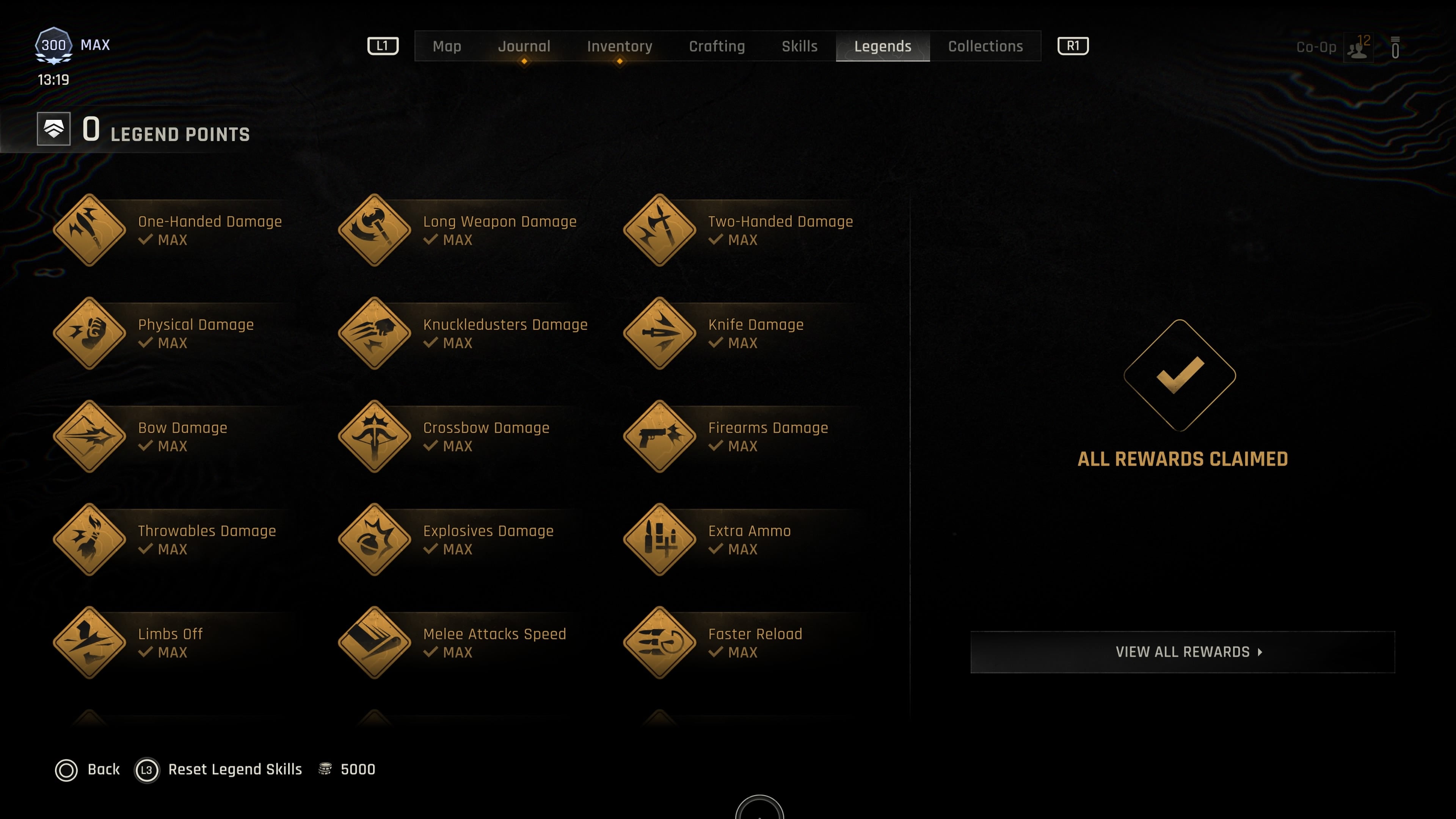
Task: Choose the Explosives Damage skill
Action: click(x=374, y=540)
